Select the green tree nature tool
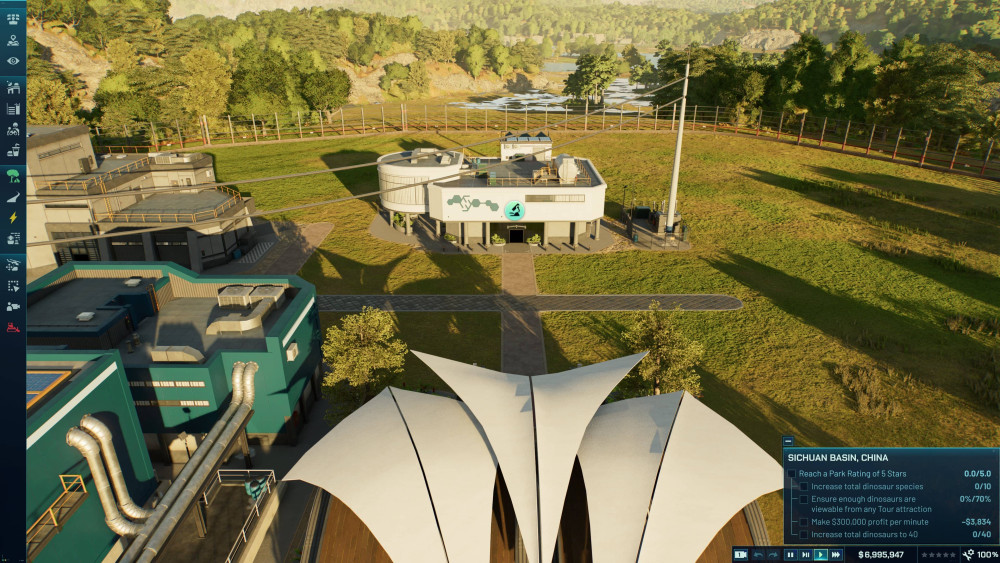Image resolution: width=1000 pixels, height=563 pixels. 13,176
